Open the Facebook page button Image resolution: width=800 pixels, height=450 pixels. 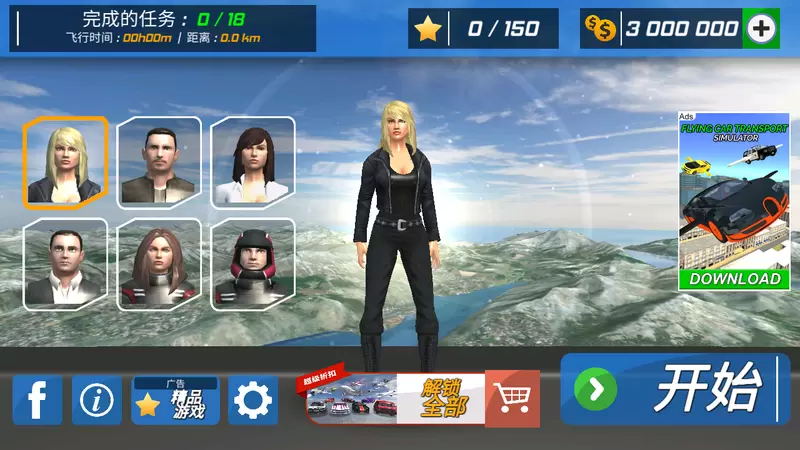point(38,400)
